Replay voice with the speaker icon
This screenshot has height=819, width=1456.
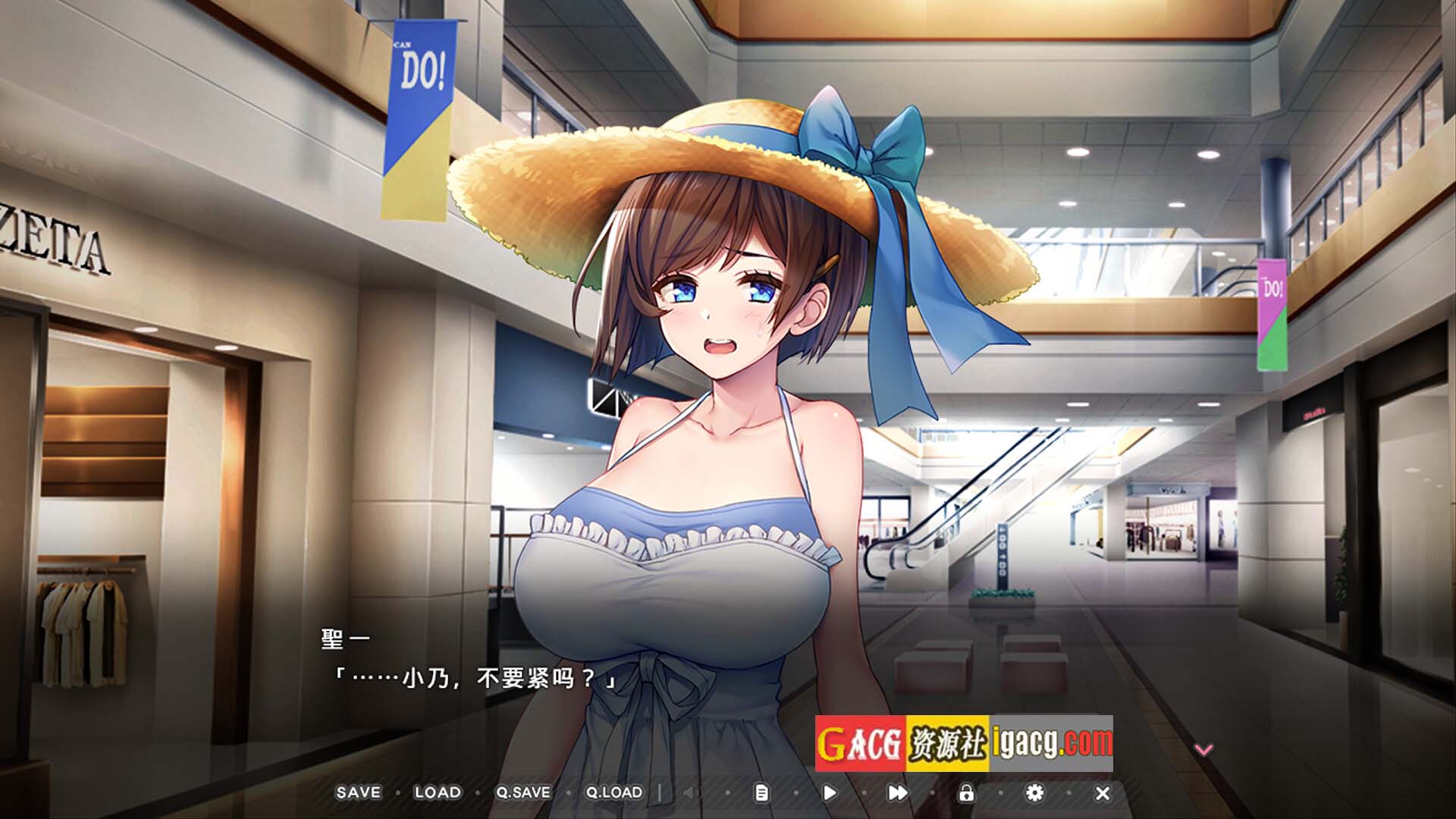[x=689, y=793]
